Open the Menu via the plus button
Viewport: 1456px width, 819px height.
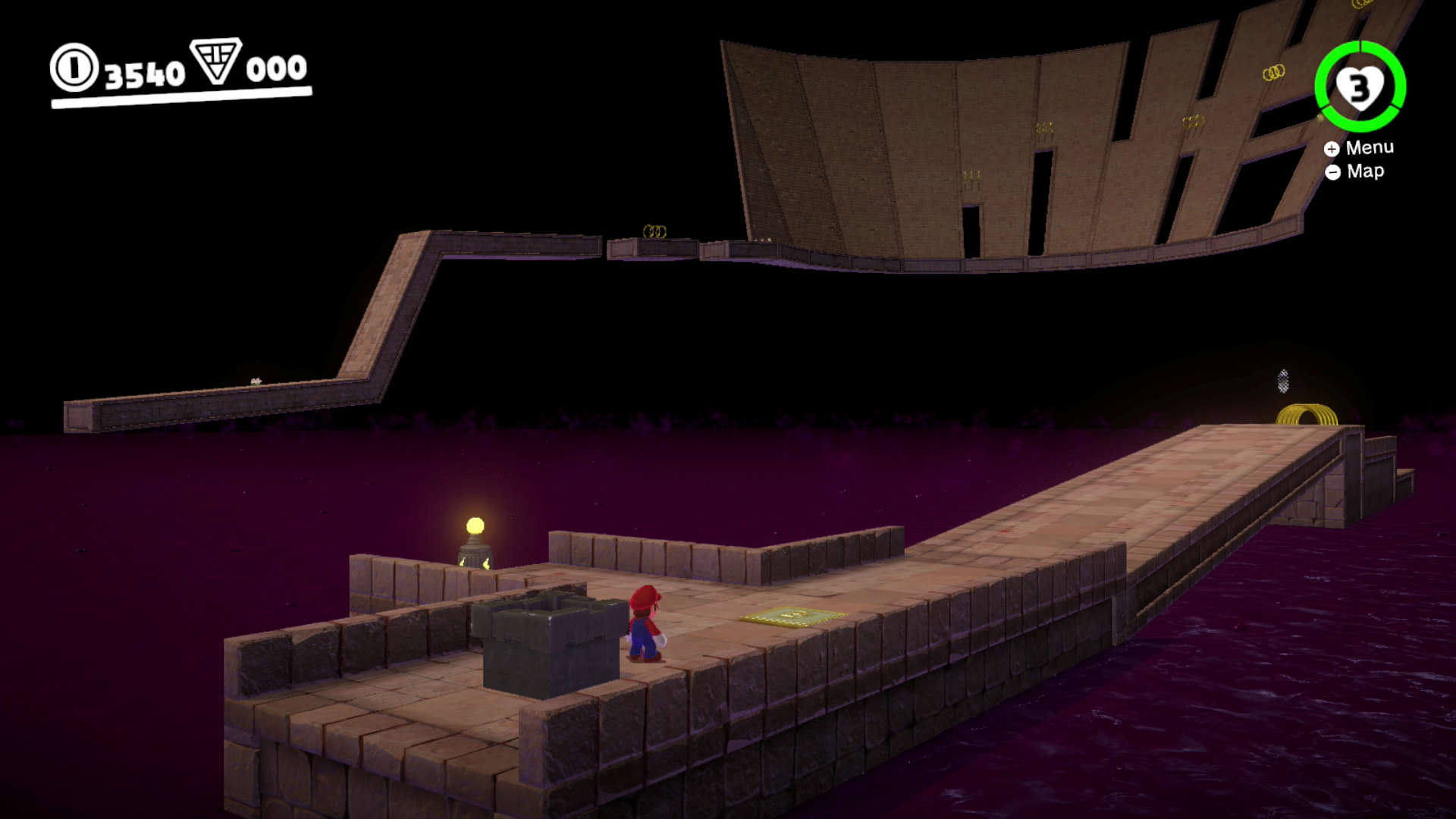pyautogui.click(x=1333, y=147)
